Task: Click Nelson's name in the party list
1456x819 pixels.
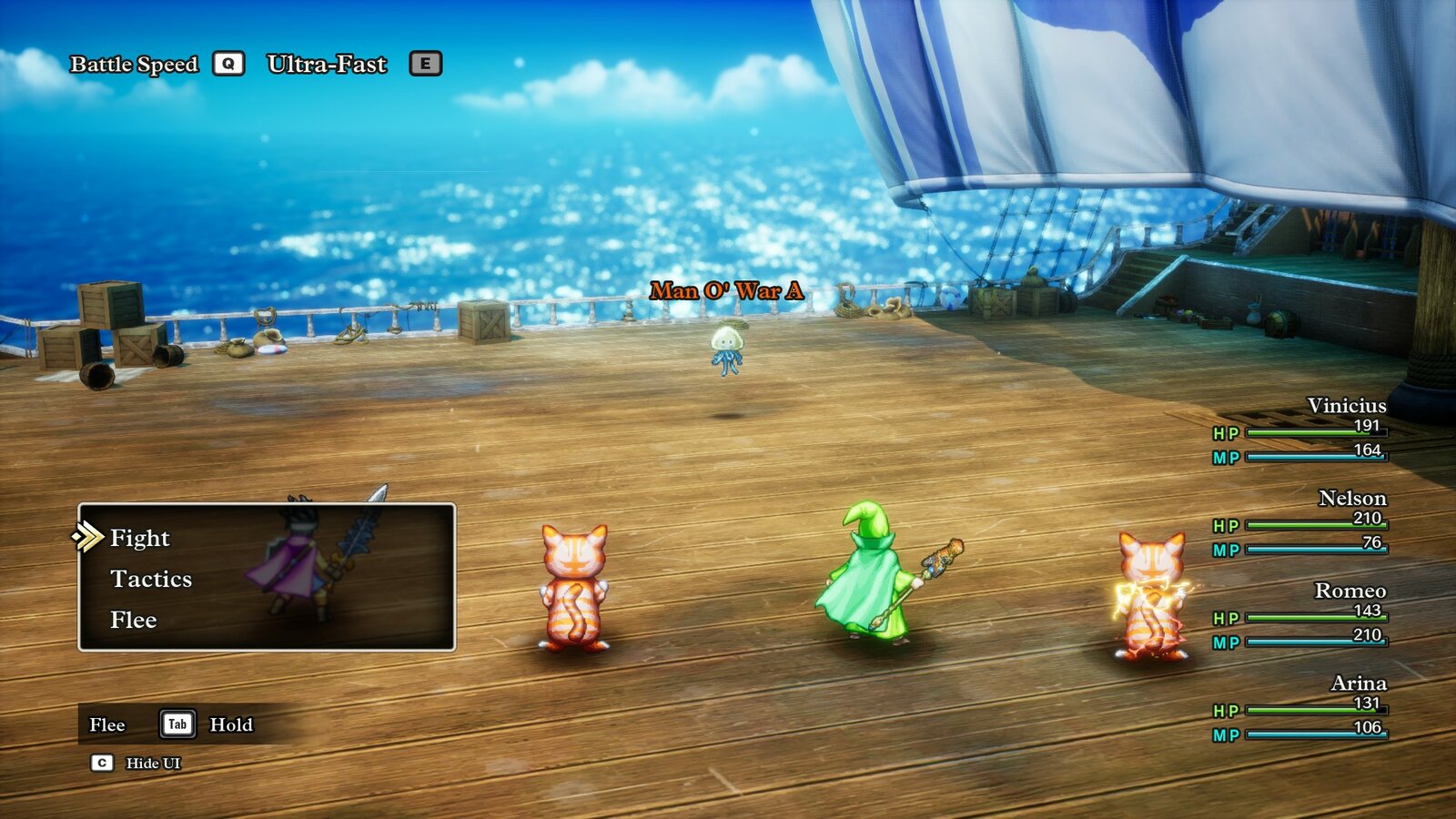Action: pos(1353,499)
